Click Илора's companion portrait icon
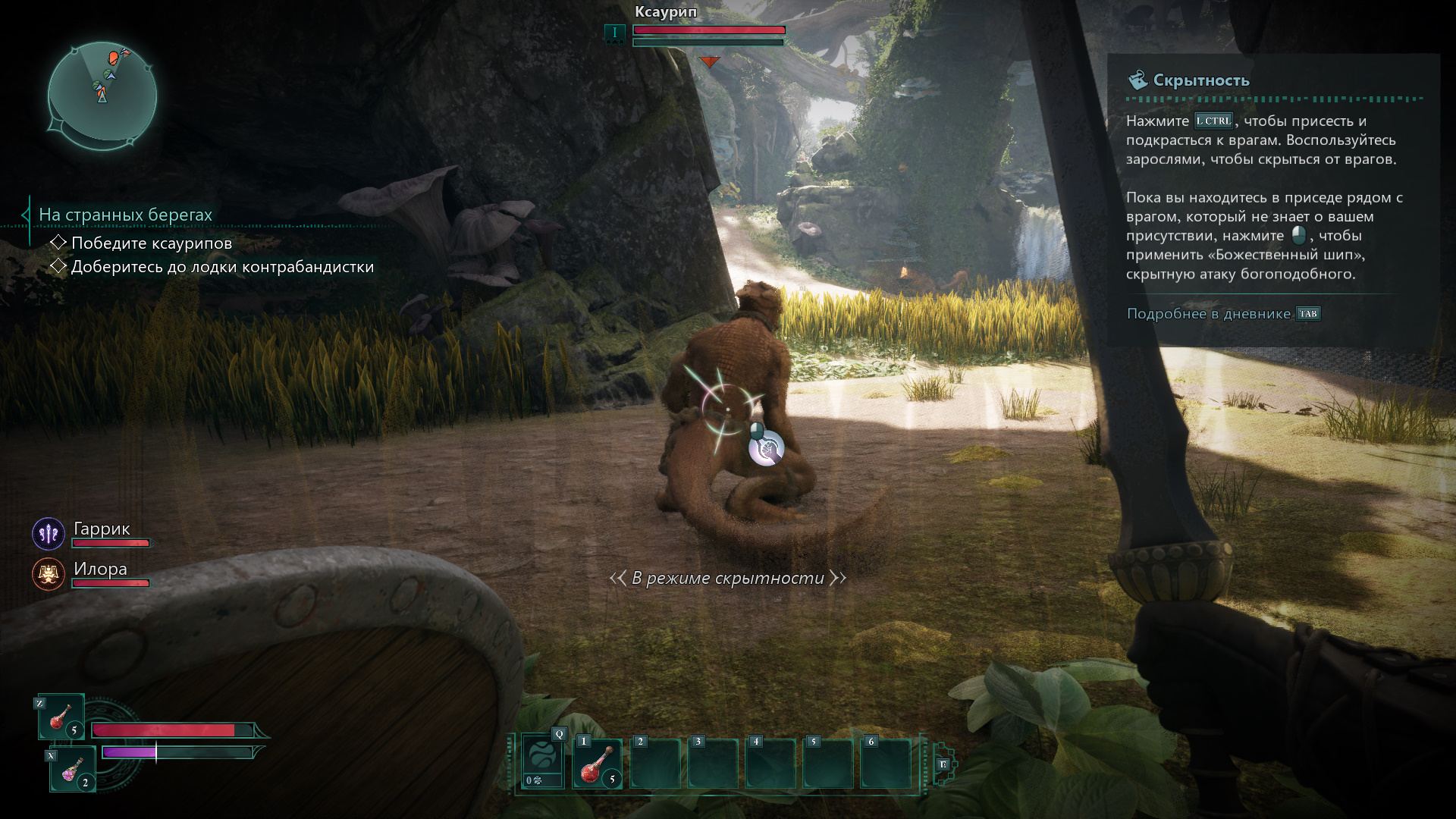Screen dimensions: 1456x819 49,574
